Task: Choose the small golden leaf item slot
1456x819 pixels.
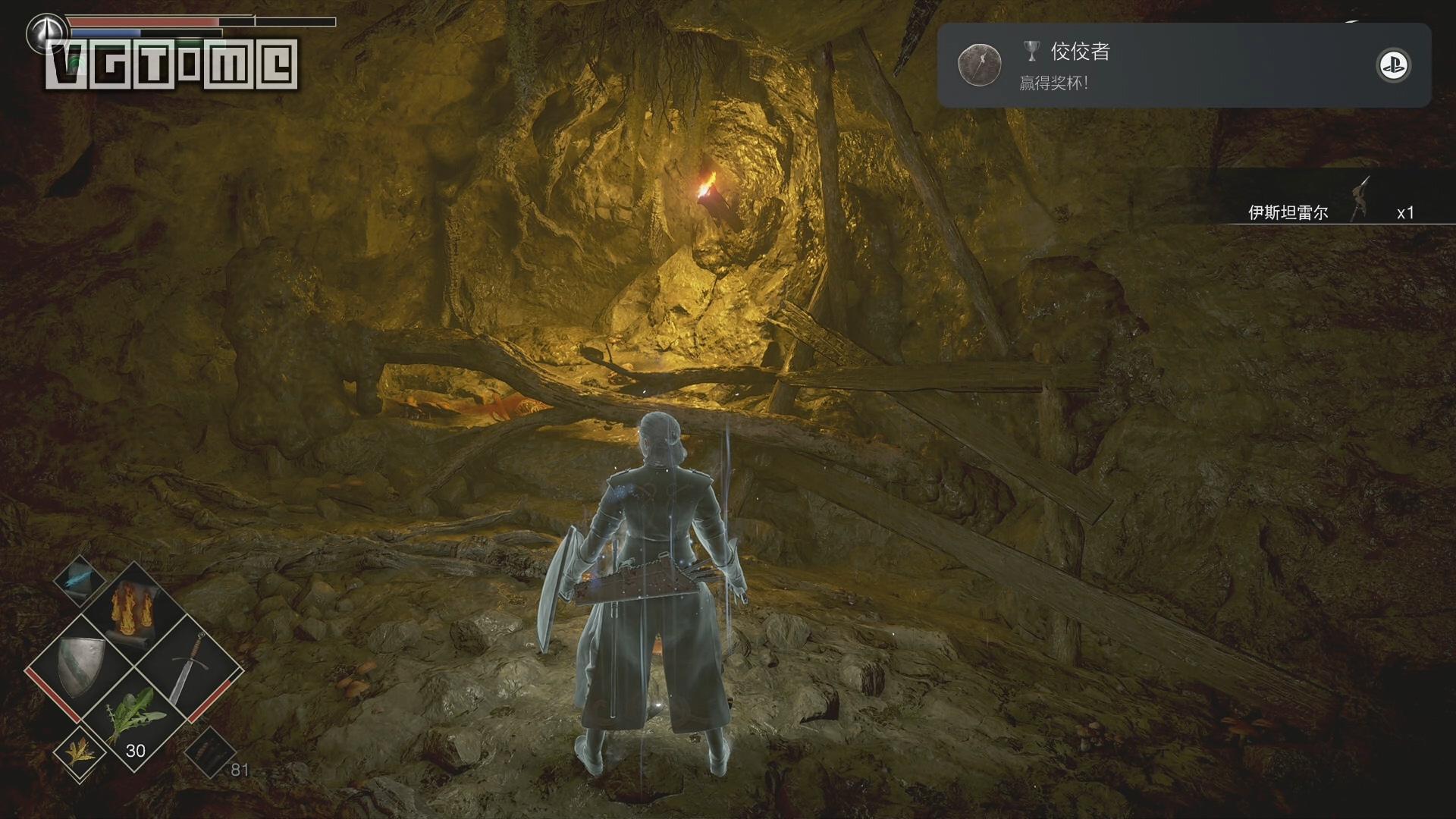Action: (x=79, y=753)
